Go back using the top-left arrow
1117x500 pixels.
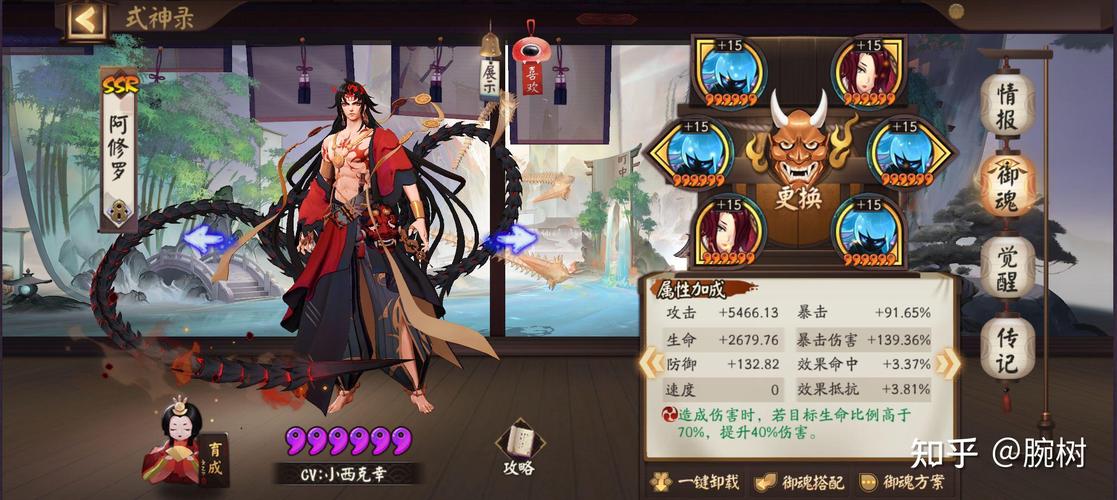tap(87, 19)
